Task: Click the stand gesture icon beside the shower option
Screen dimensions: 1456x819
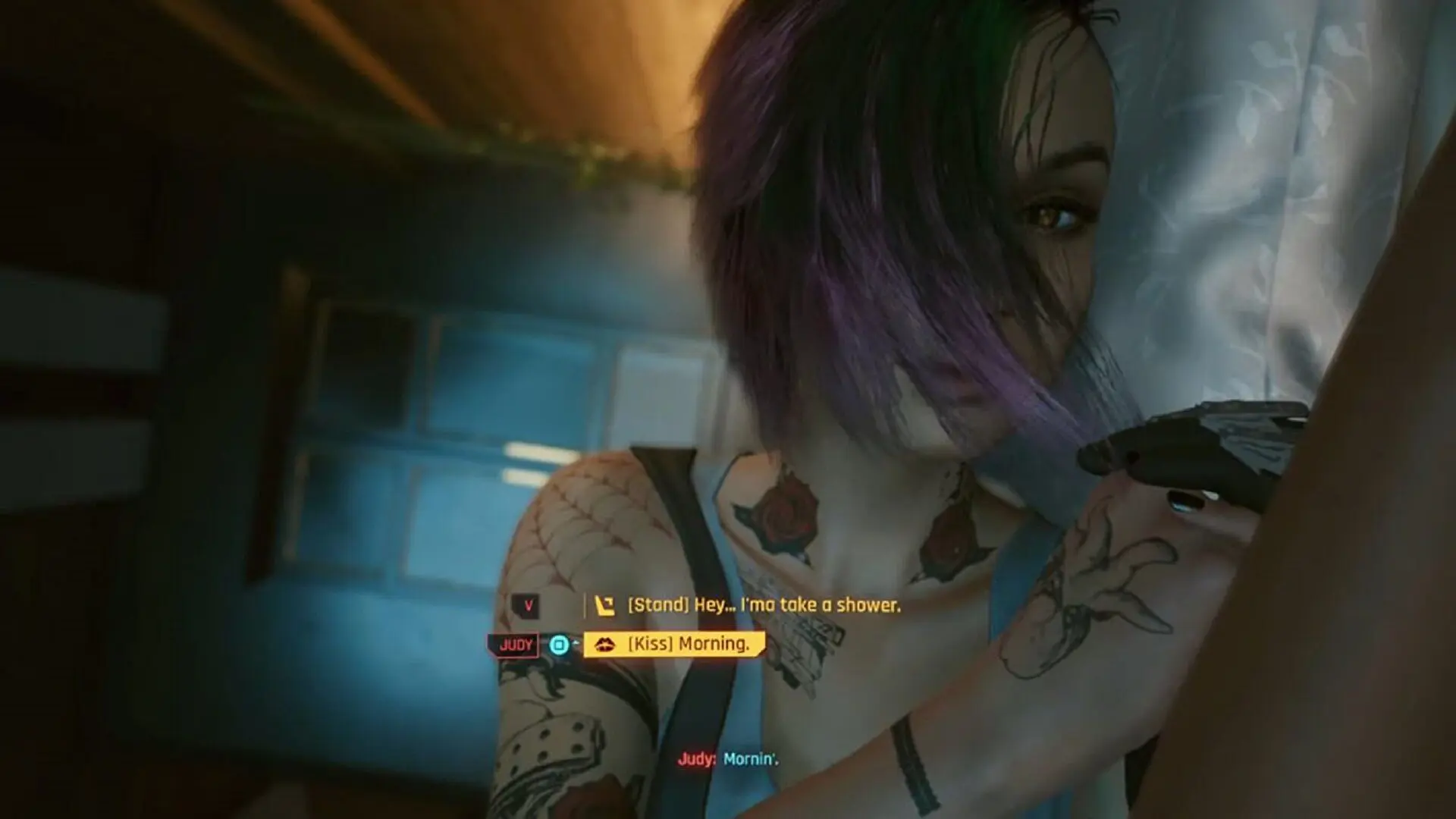Action: pos(605,605)
